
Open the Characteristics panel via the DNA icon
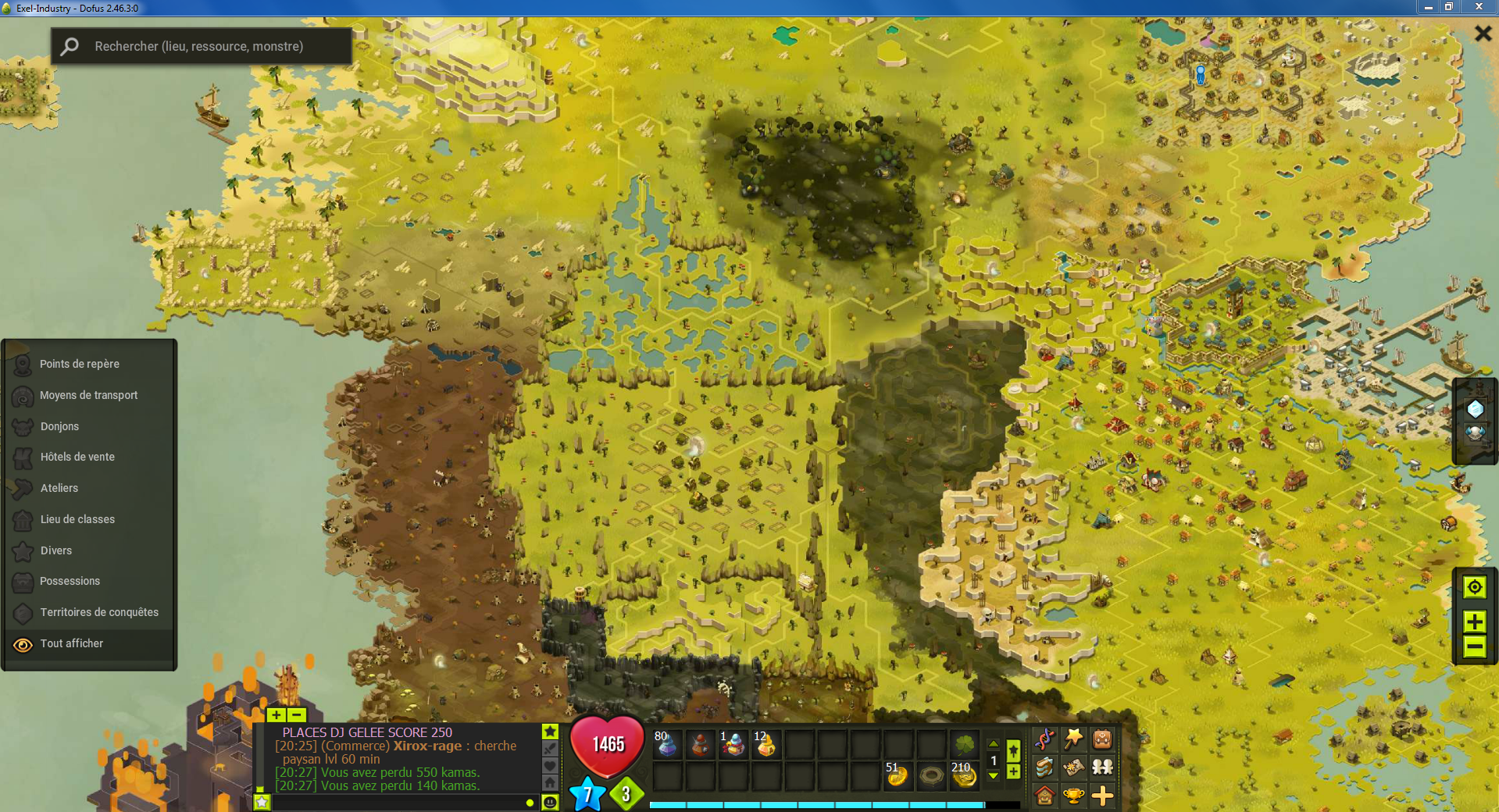tap(1044, 738)
